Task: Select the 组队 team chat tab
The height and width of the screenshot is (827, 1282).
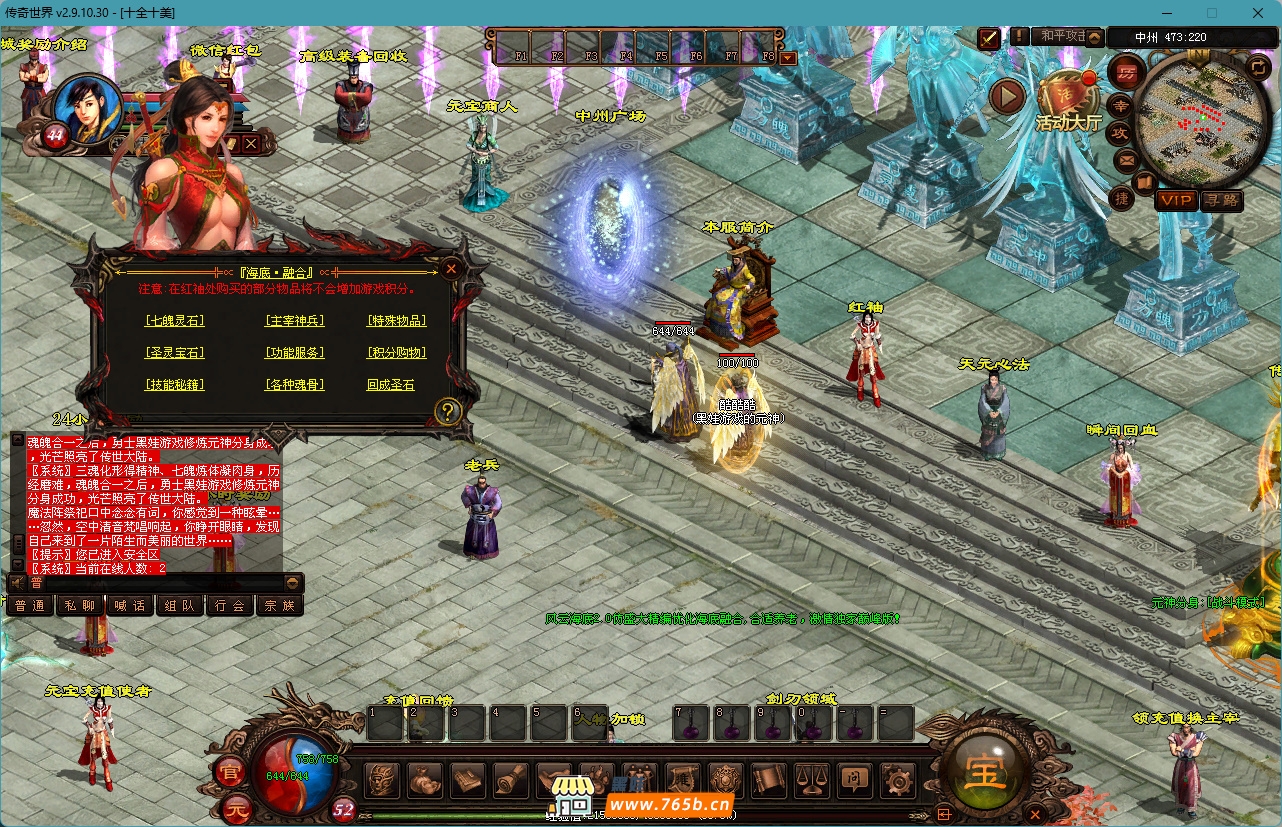Action: (x=180, y=605)
